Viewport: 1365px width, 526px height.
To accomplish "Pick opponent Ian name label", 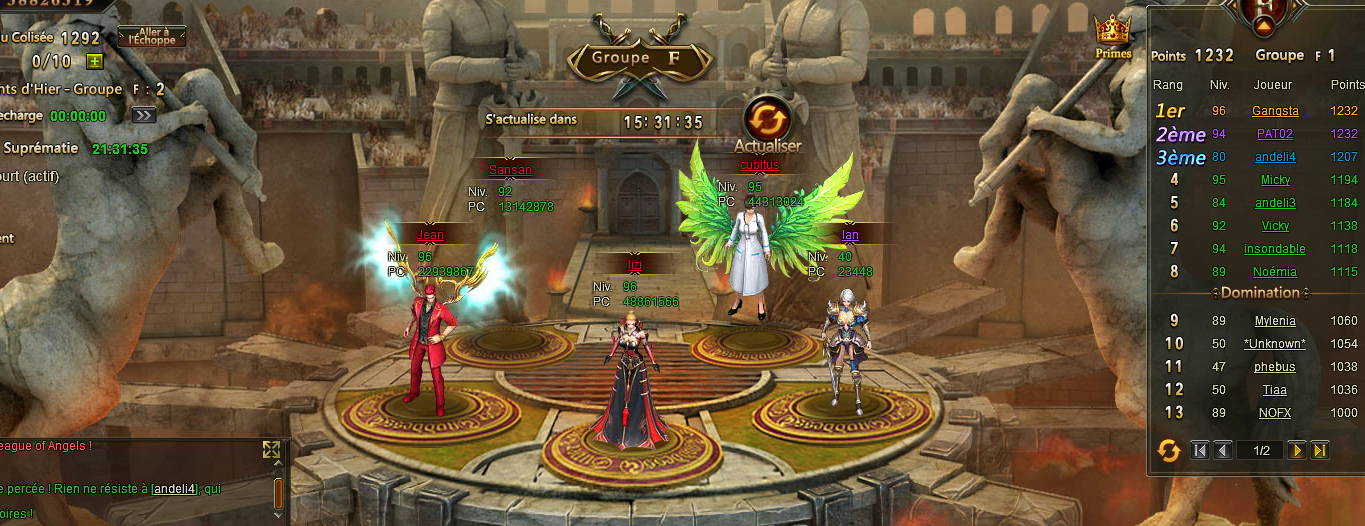I will tap(850, 235).
